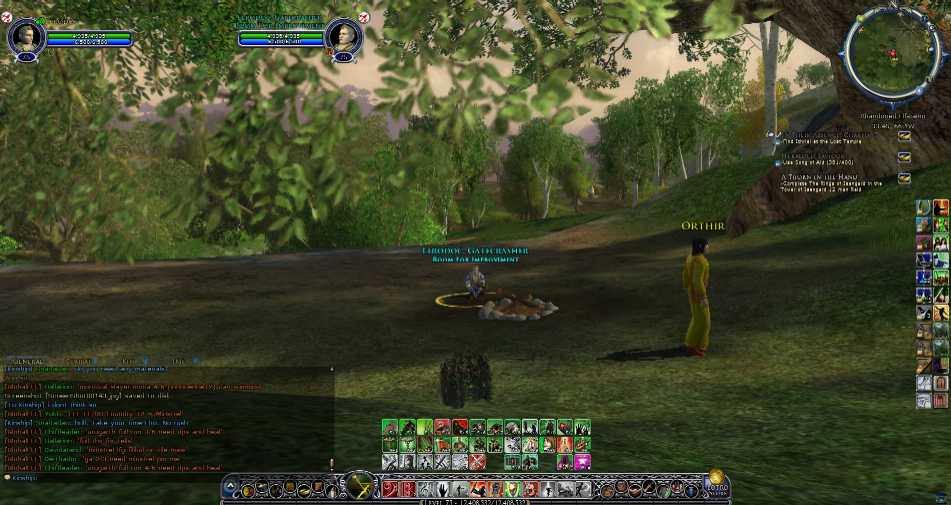The height and width of the screenshot is (505, 951).
Task: Toggle the auto-attack crossed swords button
Action: (x=359, y=486)
